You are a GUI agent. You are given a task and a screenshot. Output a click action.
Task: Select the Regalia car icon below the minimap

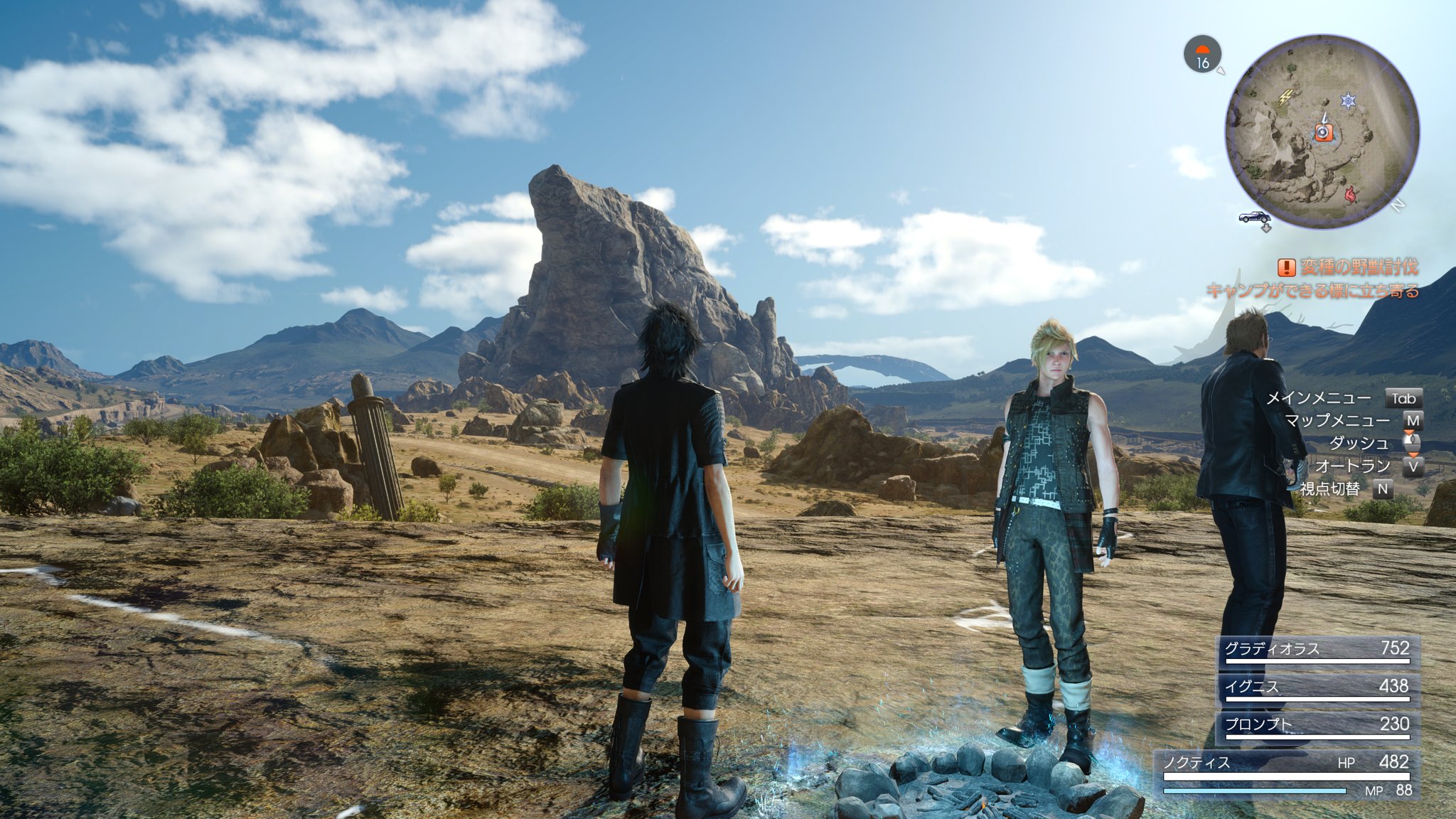pyautogui.click(x=1253, y=216)
